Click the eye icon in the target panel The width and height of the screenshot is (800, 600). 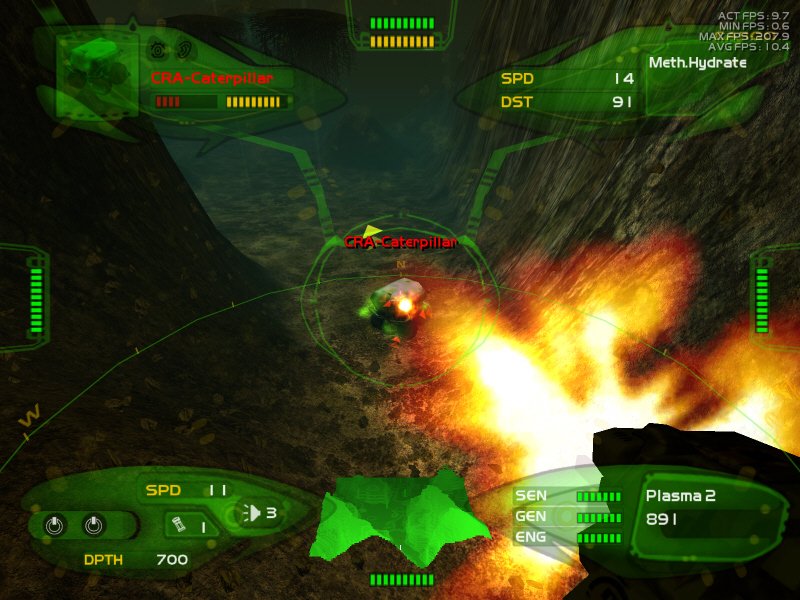point(158,48)
